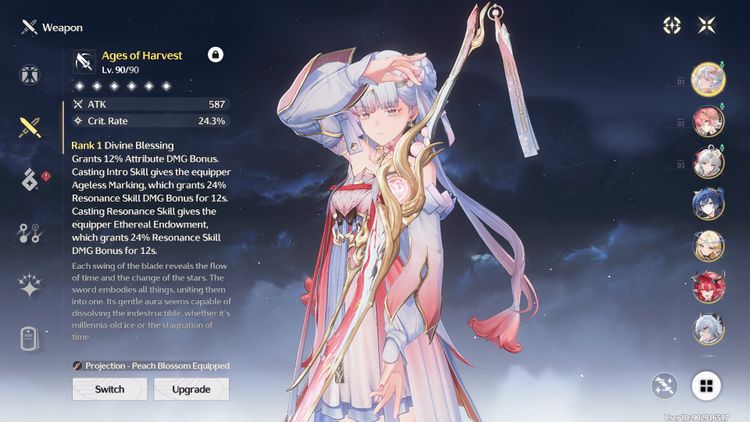Choose the pink-haired character in slot 02
Image resolution: width=750 pixels, height=422 pixels.
pos(708,120)
